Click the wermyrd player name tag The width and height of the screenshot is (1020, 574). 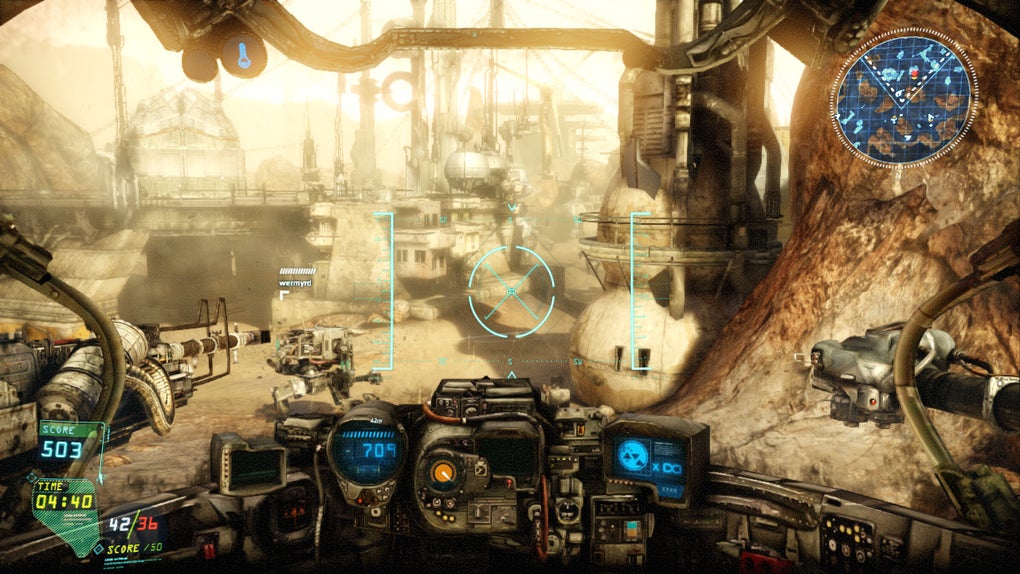pyautogui.click(x=296, y=283)
